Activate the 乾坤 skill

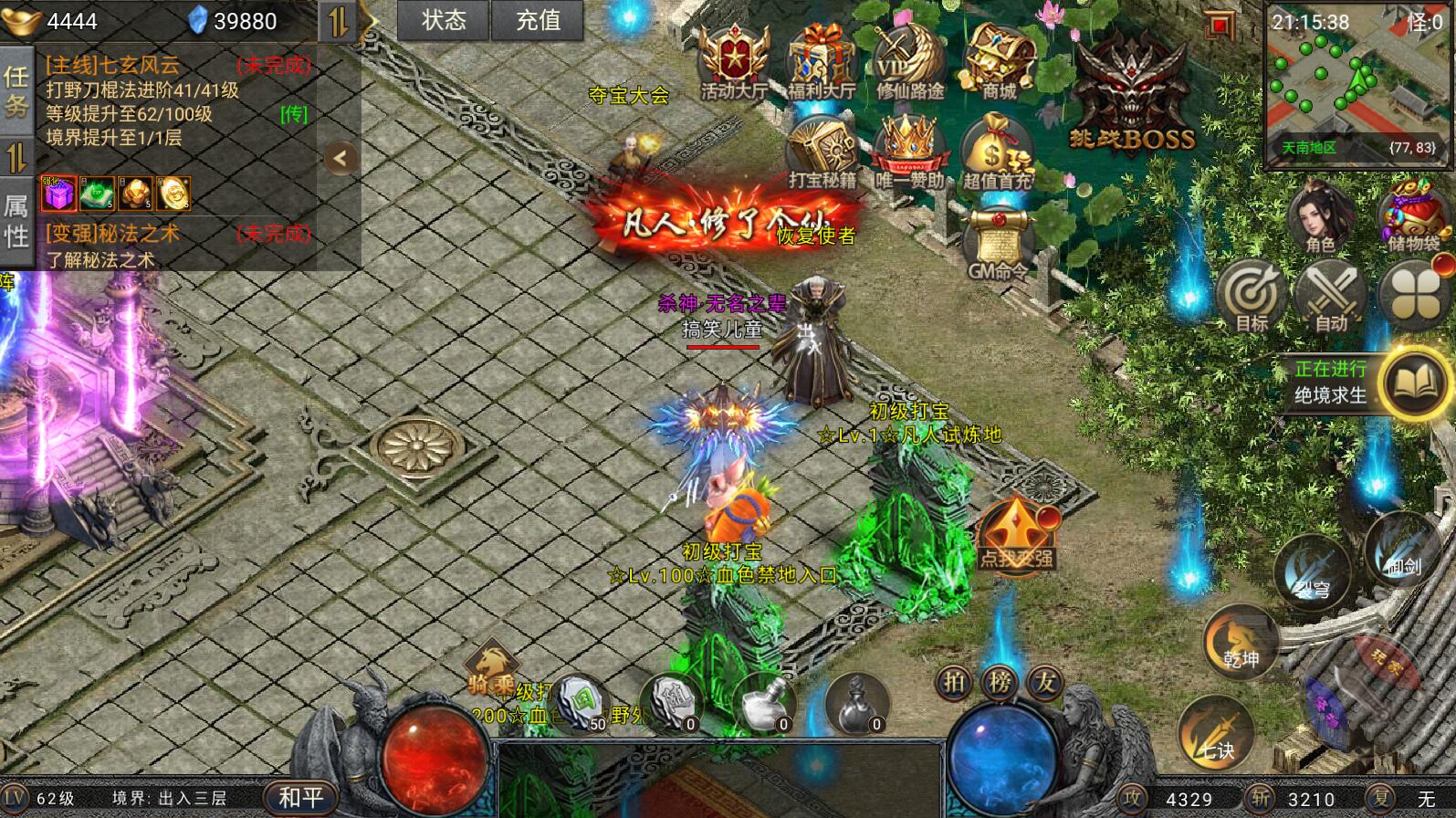(x=1240, y=642)
